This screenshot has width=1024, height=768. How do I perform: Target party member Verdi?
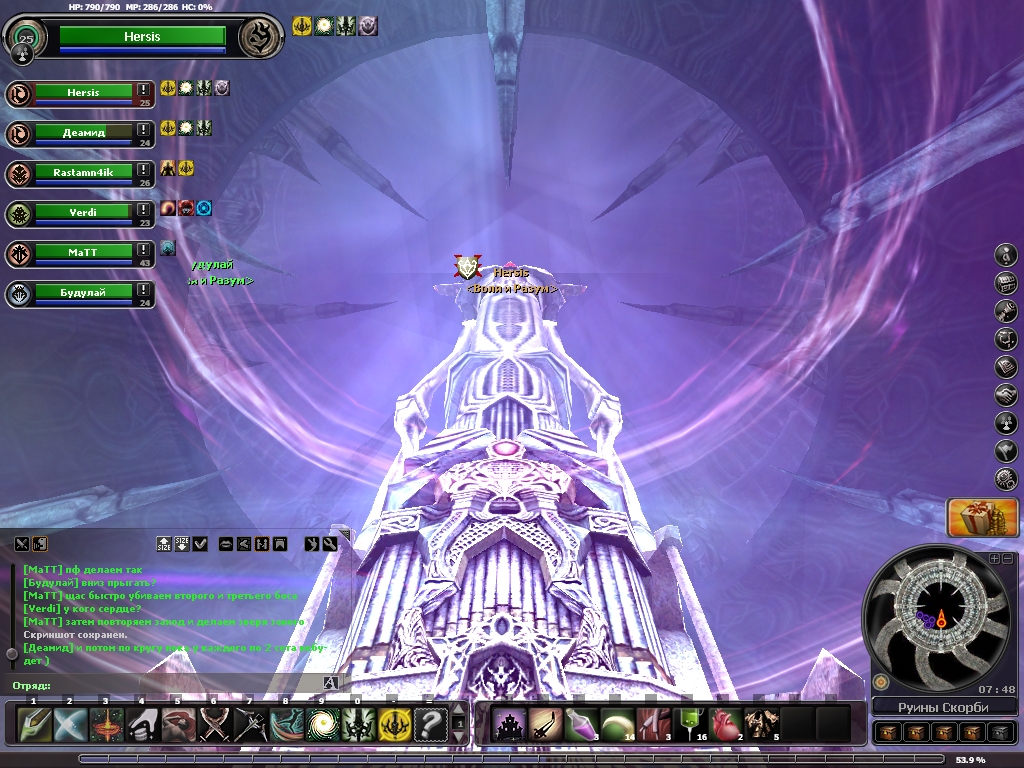pyautogui.click(x=84, y=213)
